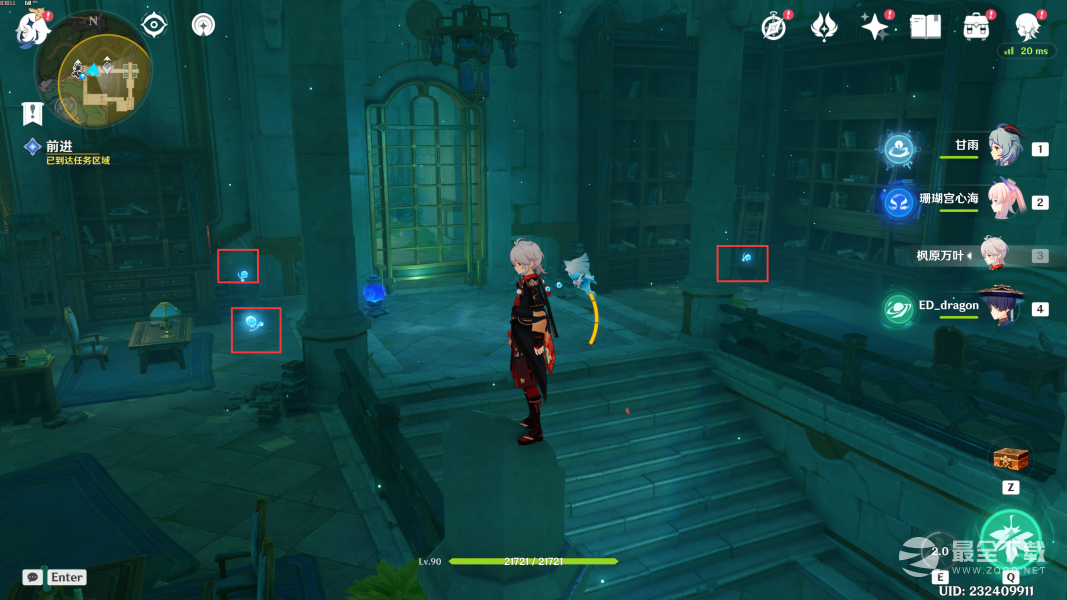Open the chat speech bubble icon
1067x600 pixels.
(x=33, y=577)
